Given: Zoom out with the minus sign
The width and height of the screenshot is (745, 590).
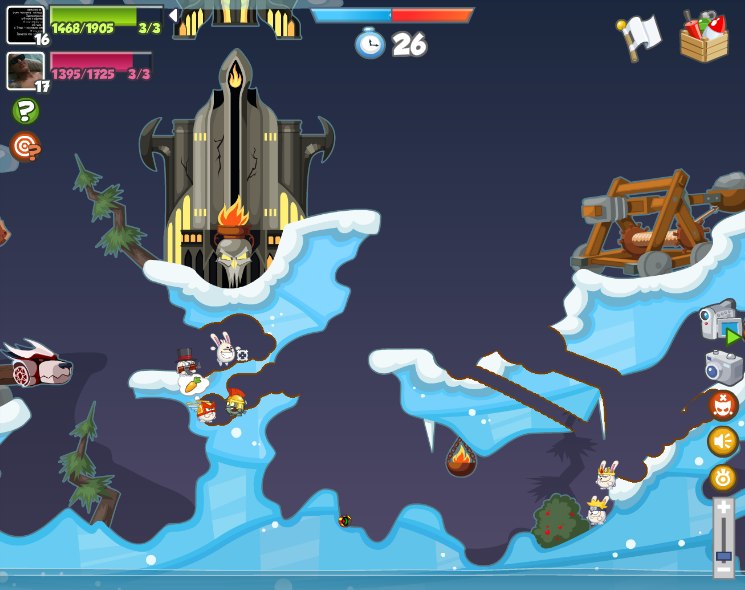Looking at the screenshot, I should [x=723, y=570].
